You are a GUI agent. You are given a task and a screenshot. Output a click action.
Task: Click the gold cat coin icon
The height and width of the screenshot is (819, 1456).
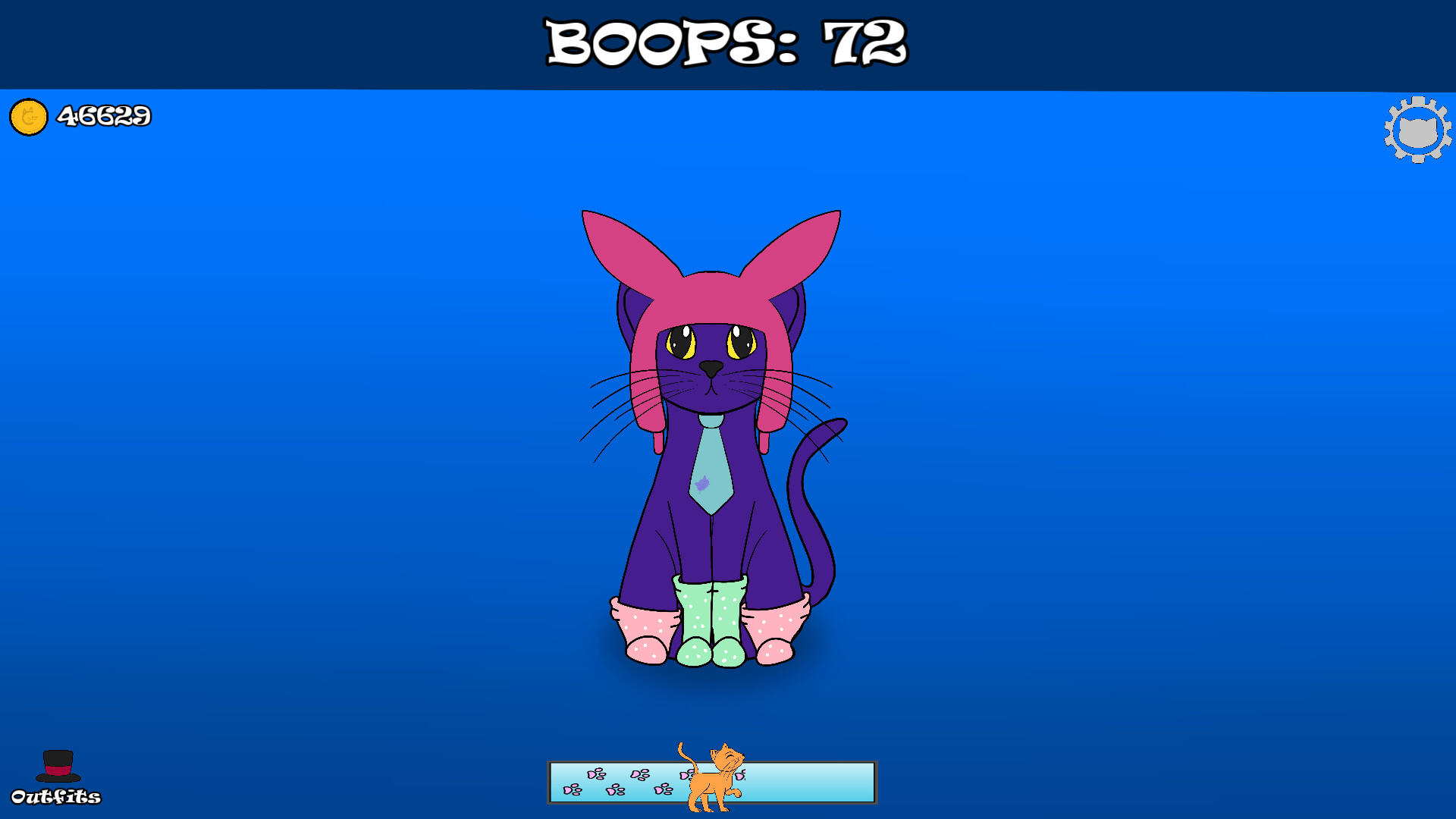[x=28, y=117]
